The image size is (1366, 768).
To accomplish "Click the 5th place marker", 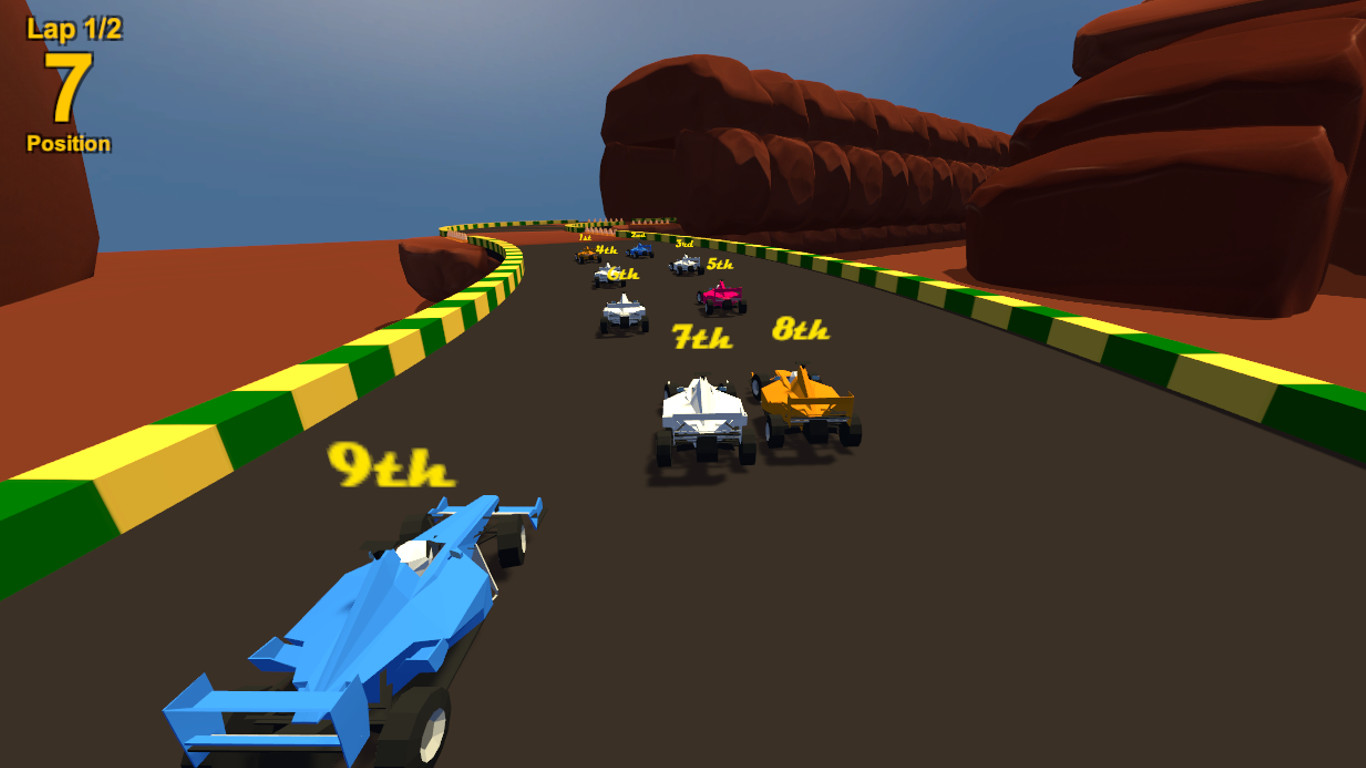I will [720, 265].
